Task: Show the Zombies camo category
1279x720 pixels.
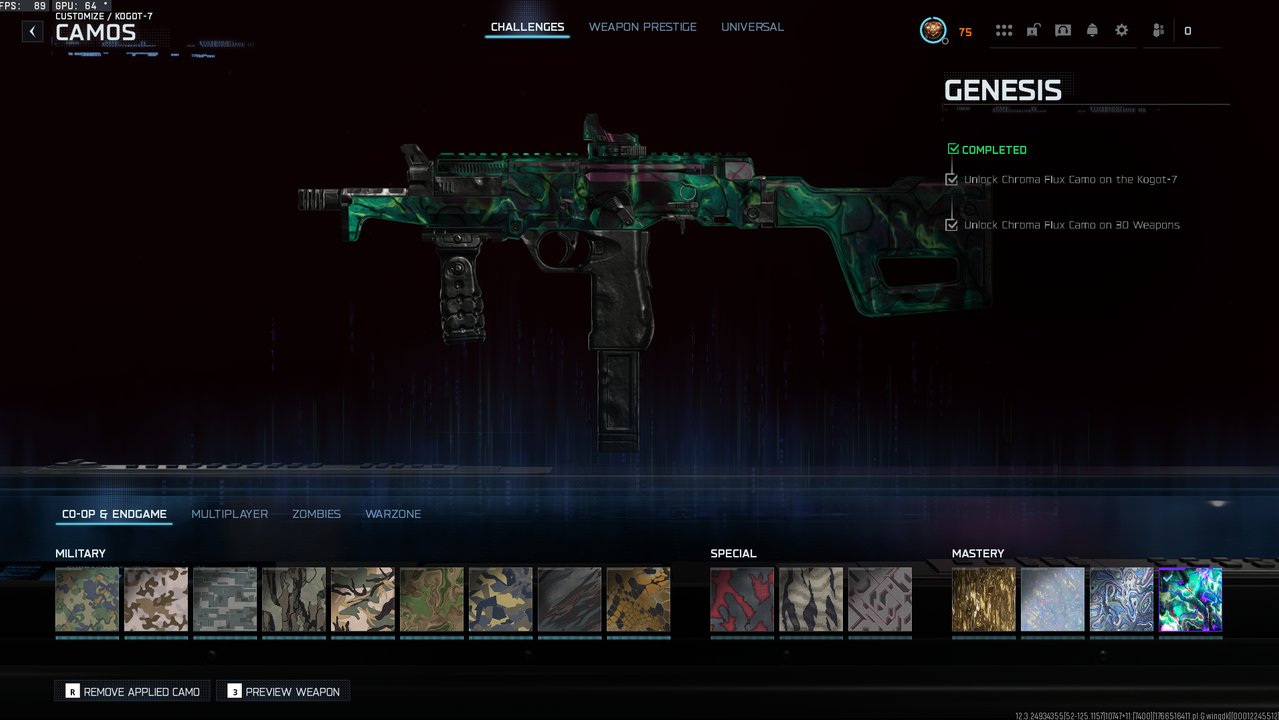Action: (316, 514)
